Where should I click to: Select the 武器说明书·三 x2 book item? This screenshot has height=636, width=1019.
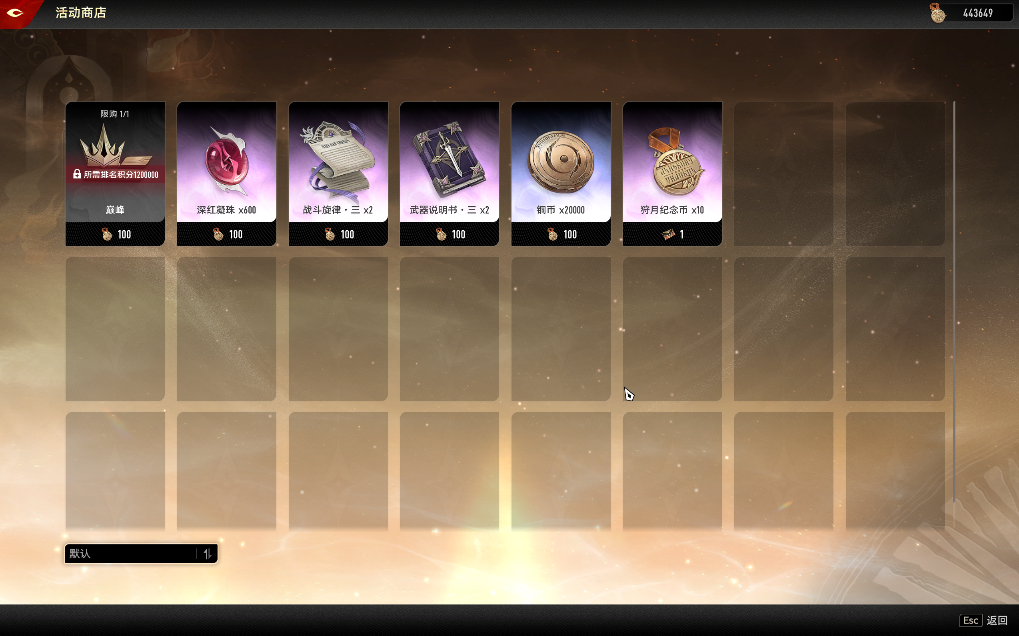[x=450, y=172]
